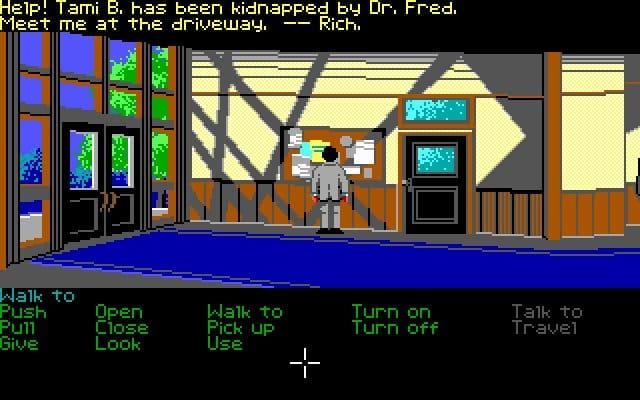Image resolution: width=640 pixels, height=400 pixels.
Task: Choose the Turn off verb
Action: [395, 328]
